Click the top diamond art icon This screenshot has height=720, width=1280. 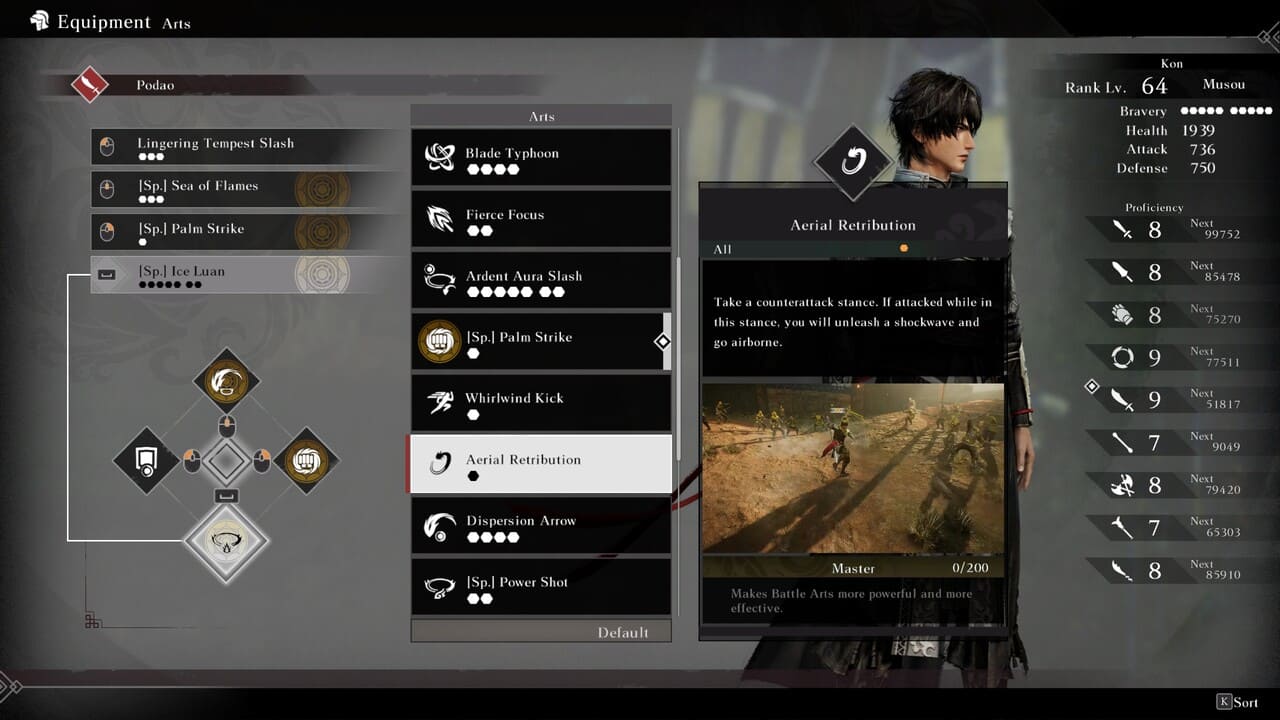[227, 380]
